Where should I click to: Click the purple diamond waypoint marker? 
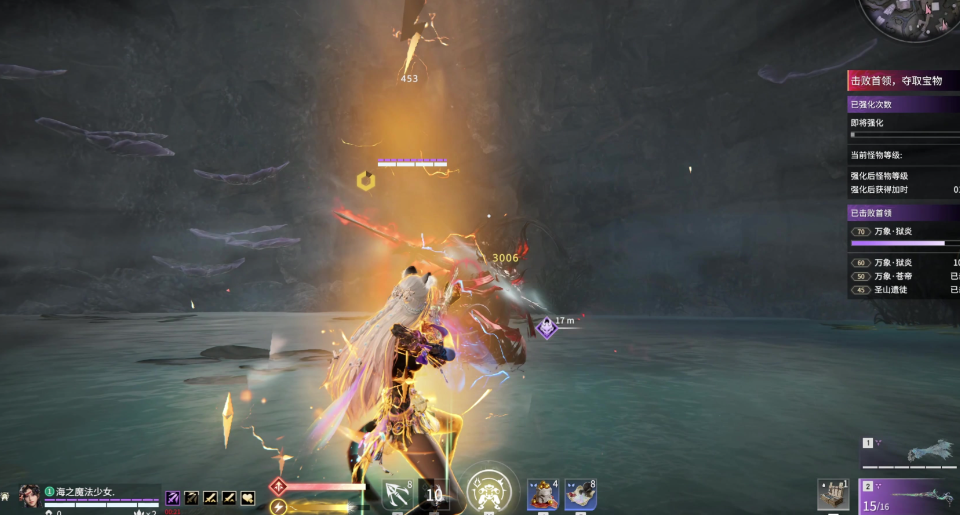(546, 327)
